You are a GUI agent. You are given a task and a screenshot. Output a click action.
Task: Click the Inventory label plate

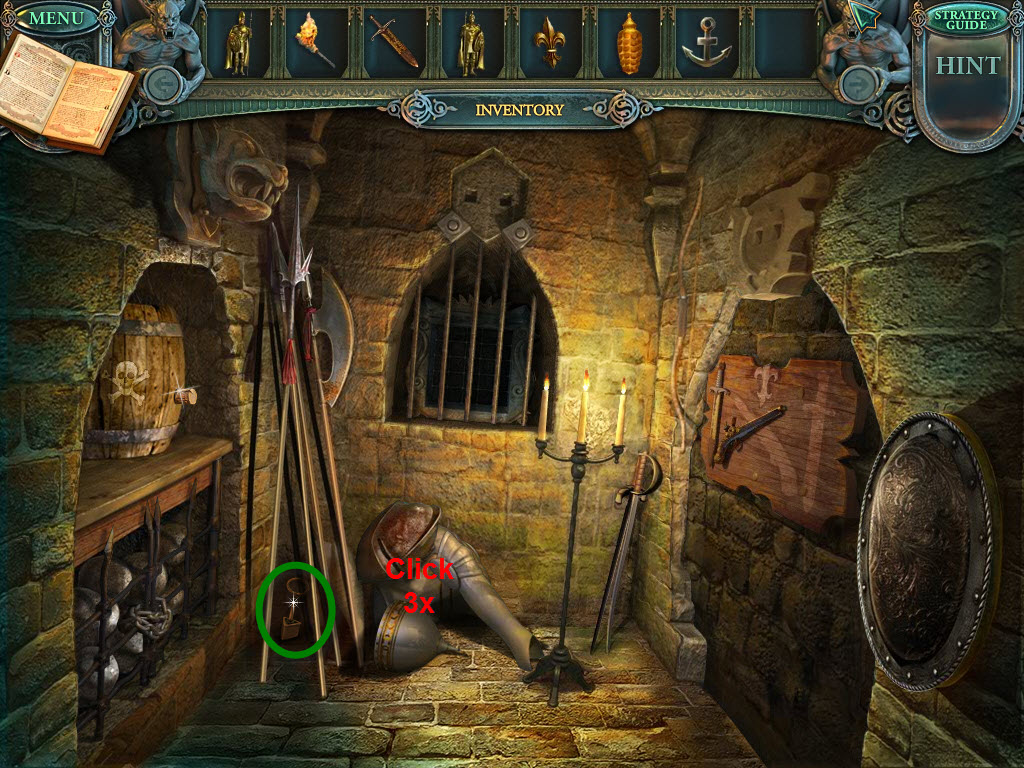pyautogui.click(x=519, y=110)
